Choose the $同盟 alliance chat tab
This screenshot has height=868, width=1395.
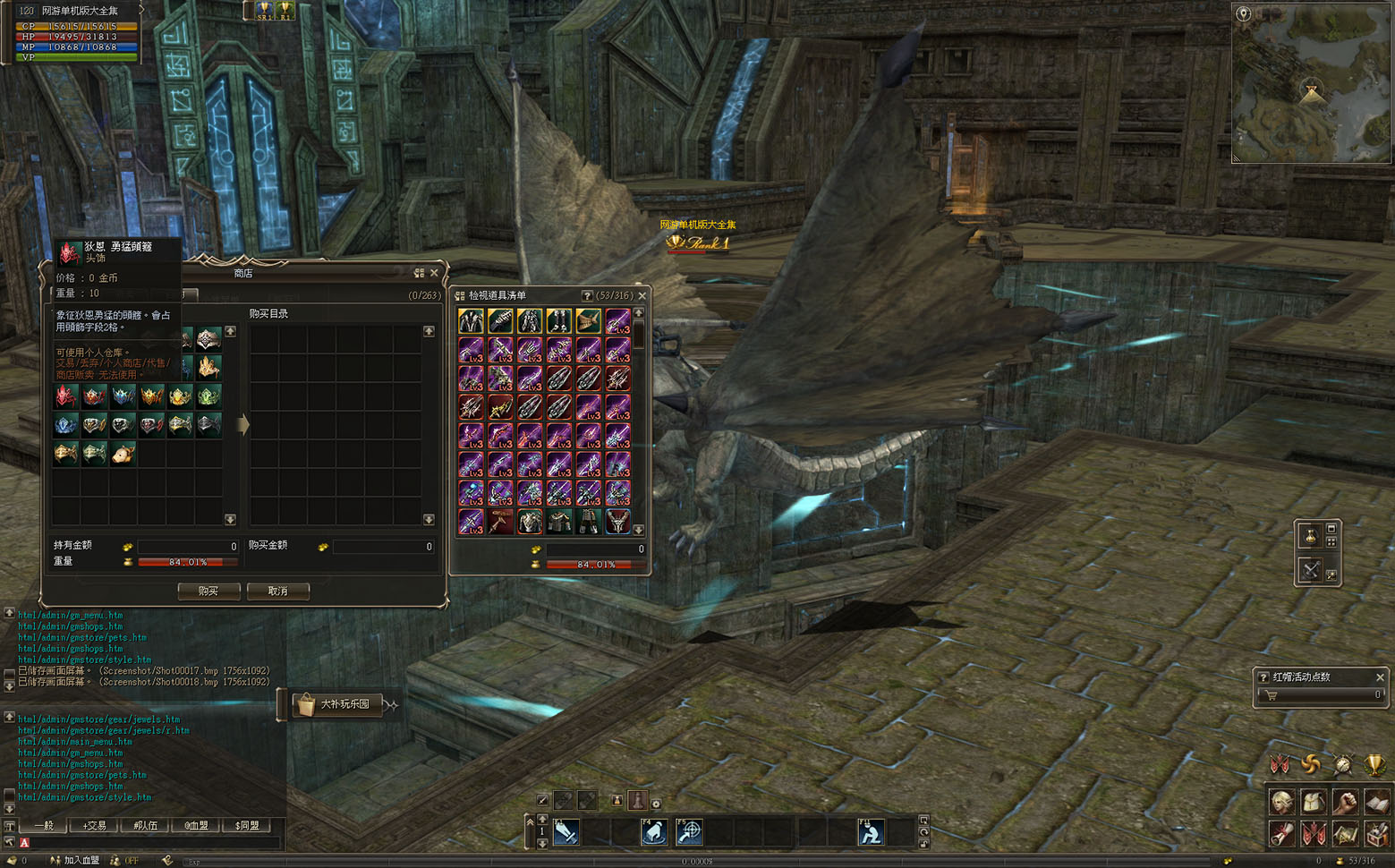click(x=247, y=825)
